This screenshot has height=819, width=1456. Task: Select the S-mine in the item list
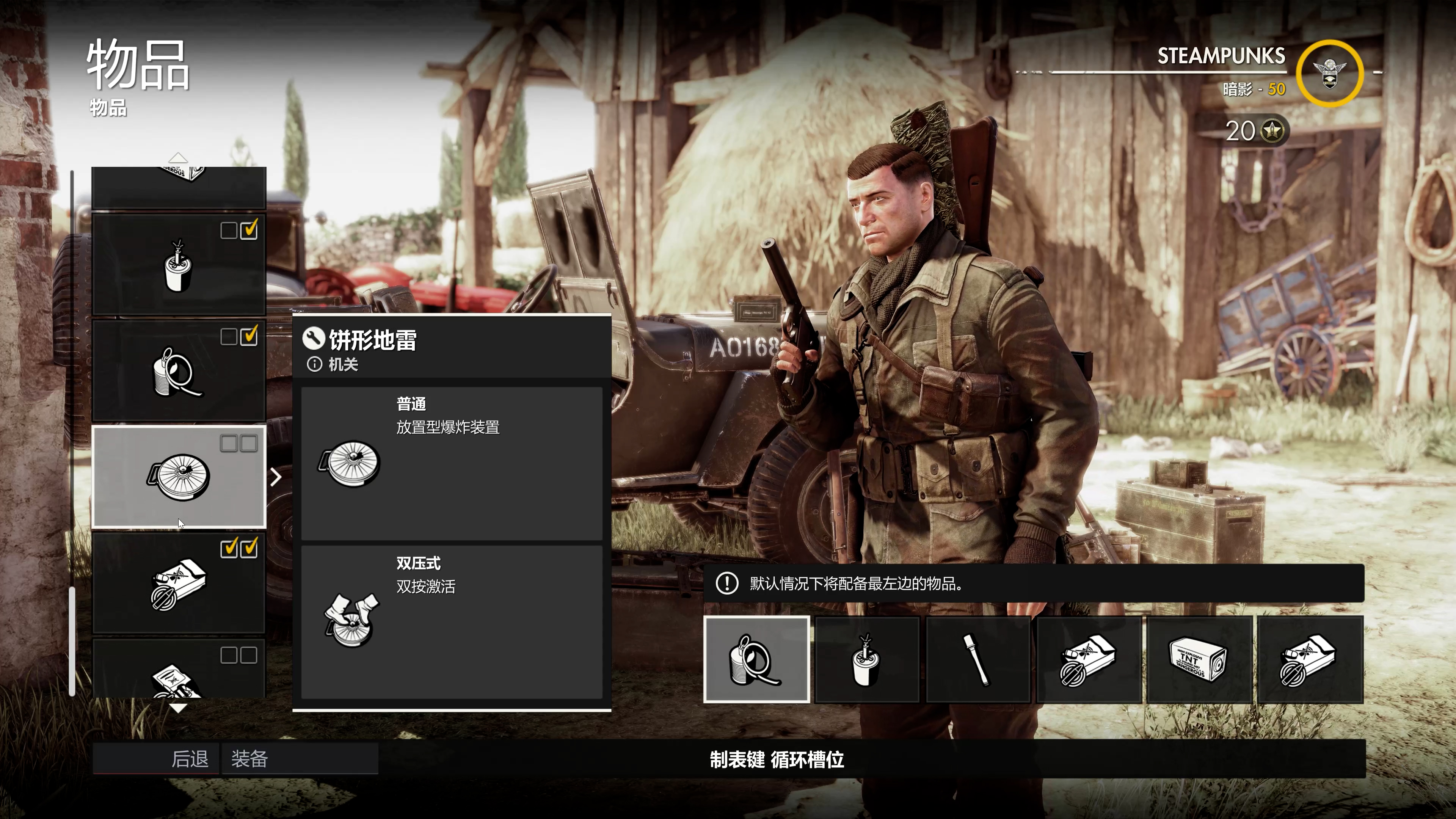click(x=179, y=264)
